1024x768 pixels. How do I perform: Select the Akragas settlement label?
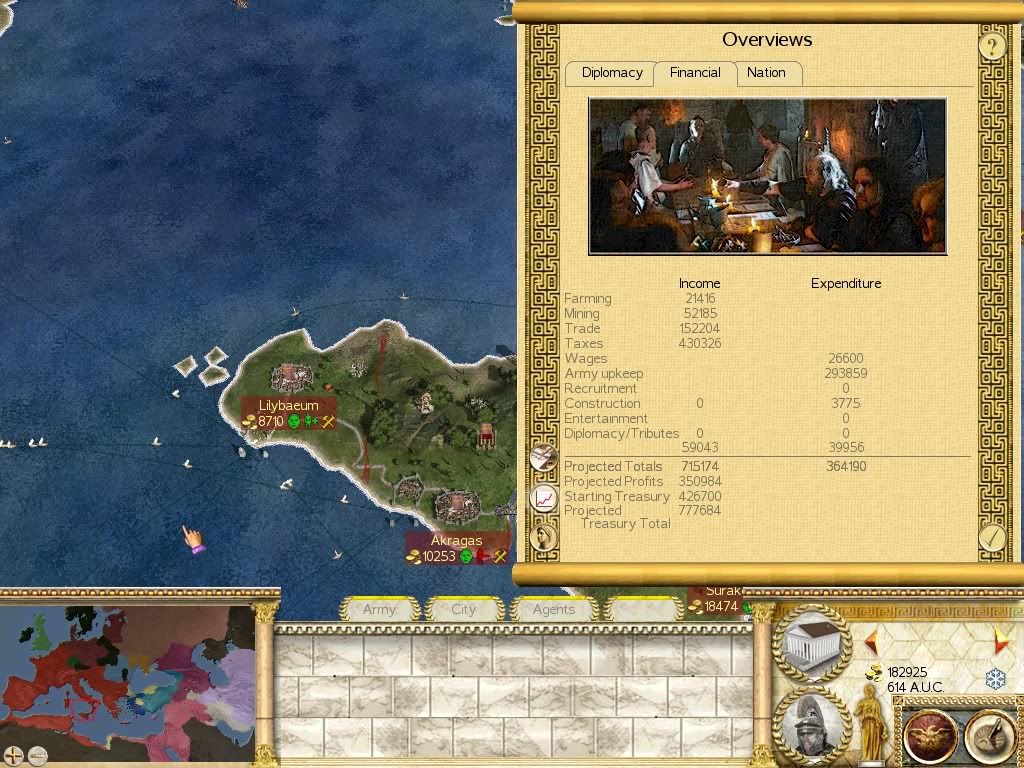[x=456, y=541]
